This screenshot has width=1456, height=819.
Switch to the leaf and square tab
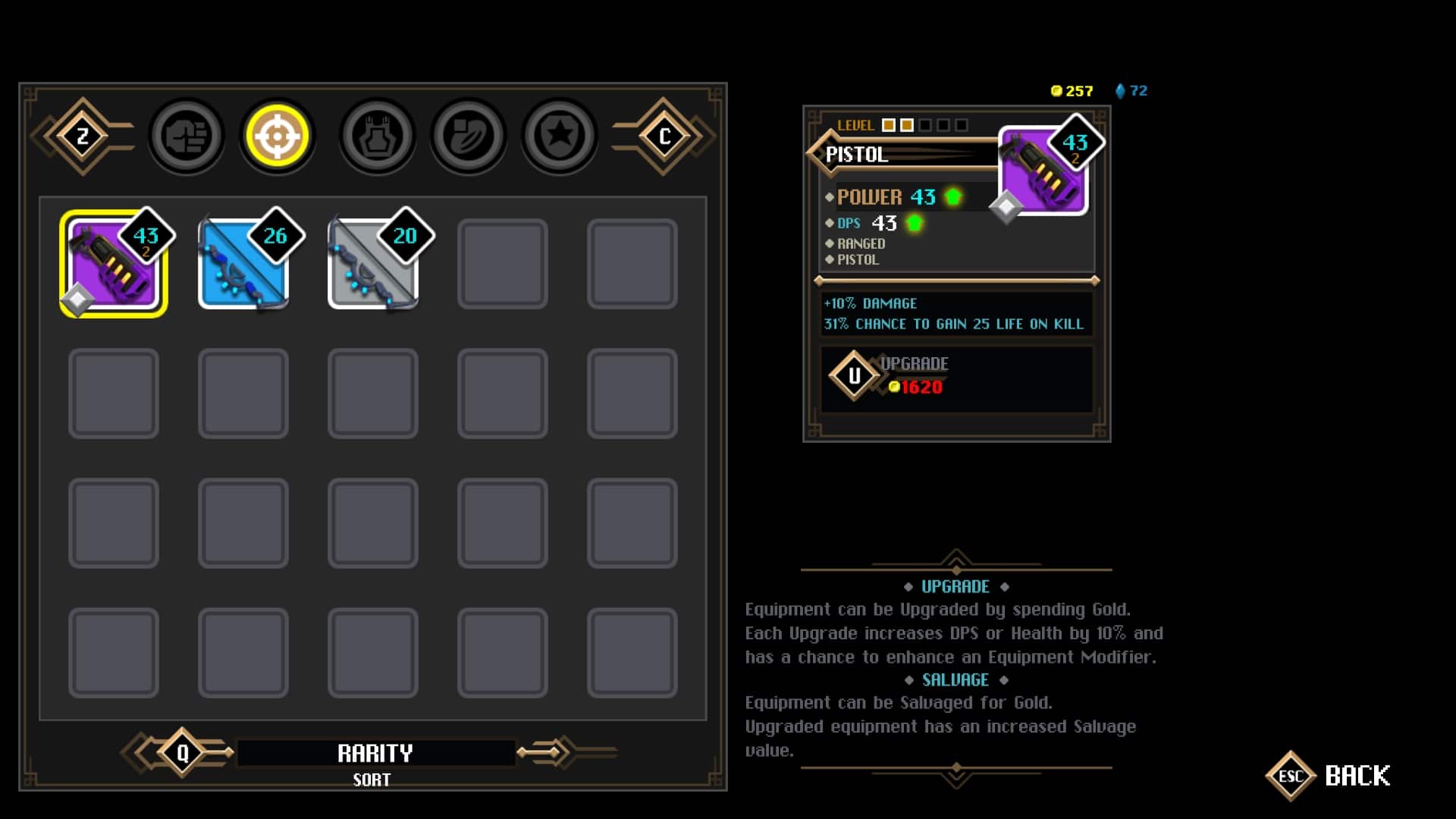(x=469, y=136)
